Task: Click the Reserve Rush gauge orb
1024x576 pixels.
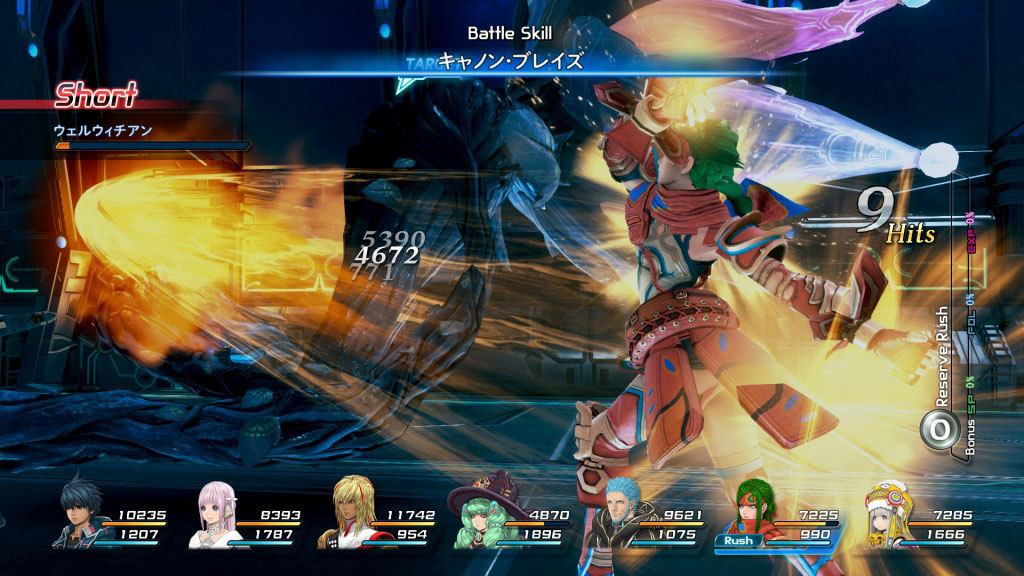Action: [940, 430]
